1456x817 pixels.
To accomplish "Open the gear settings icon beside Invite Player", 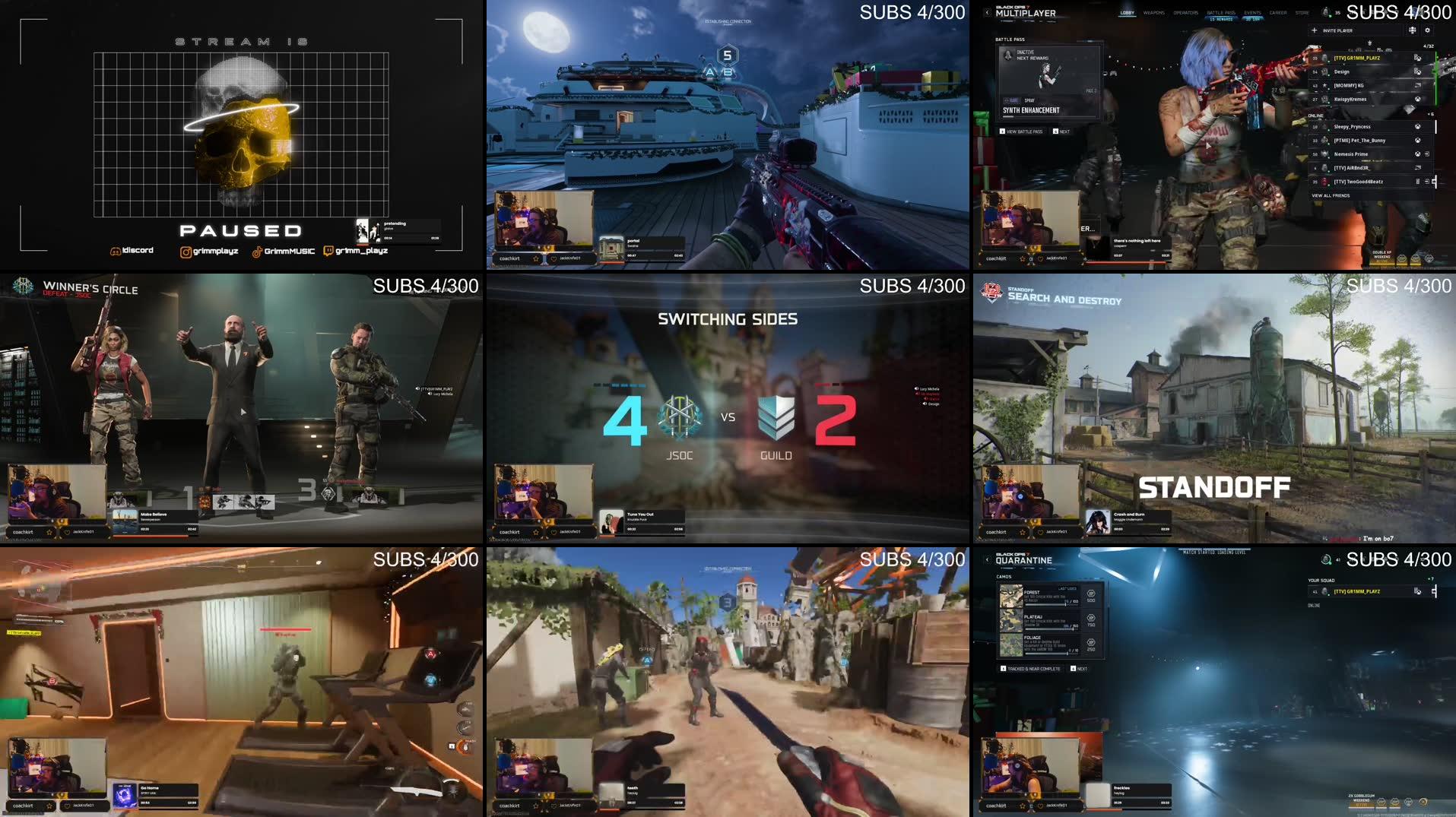I will pyautogui.click(x=1427, y=30).
